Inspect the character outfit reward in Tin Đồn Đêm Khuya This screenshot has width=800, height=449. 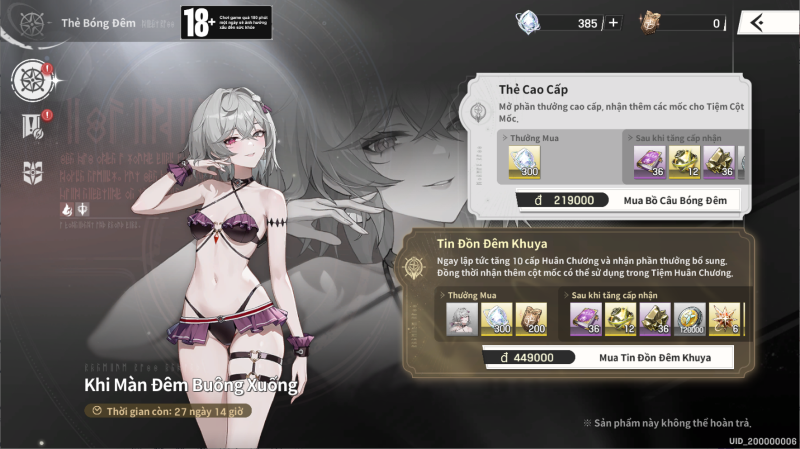pos(461,318)
